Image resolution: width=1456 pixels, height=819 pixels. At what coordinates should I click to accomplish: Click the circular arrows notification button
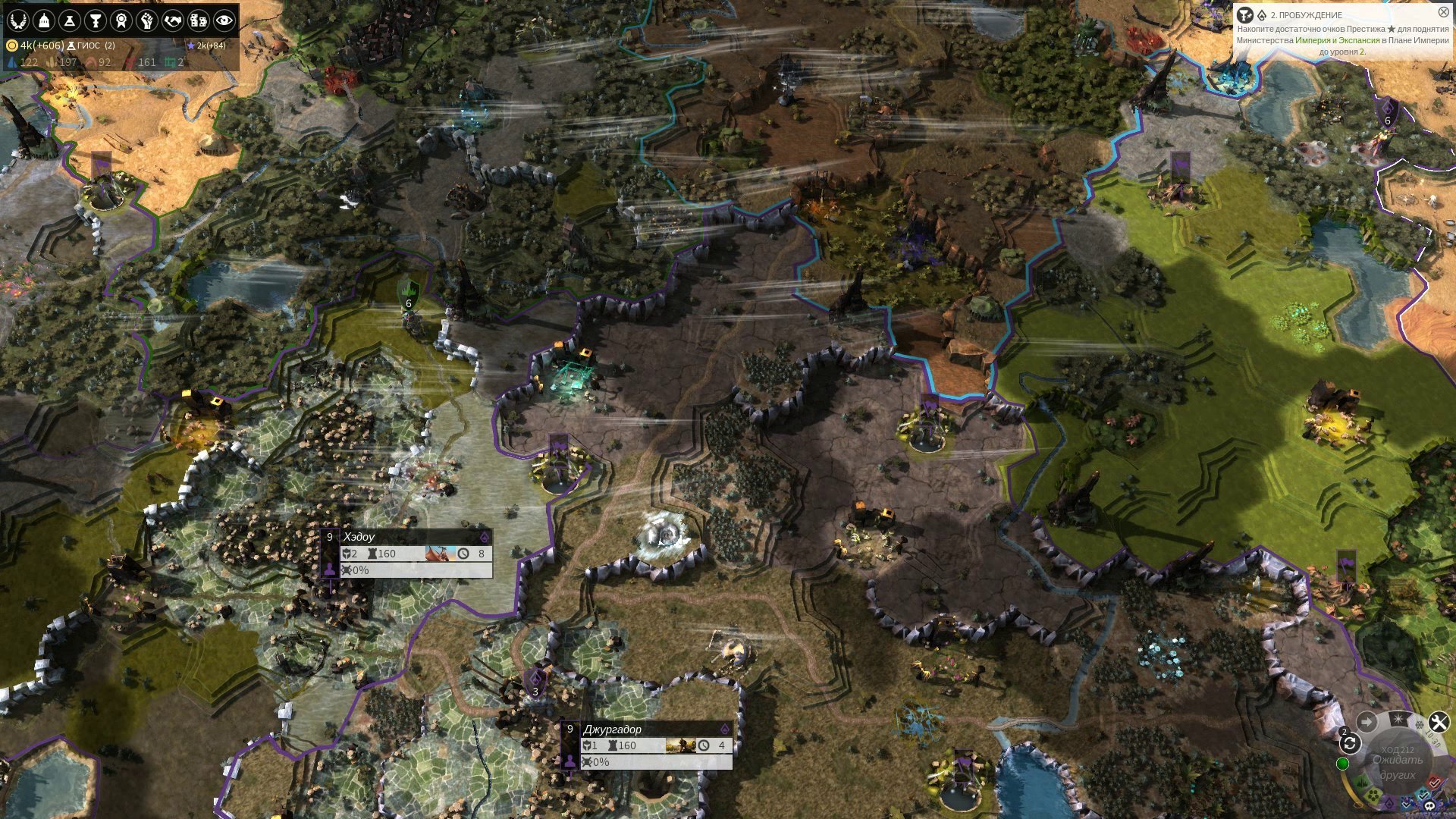[1349, 743]
